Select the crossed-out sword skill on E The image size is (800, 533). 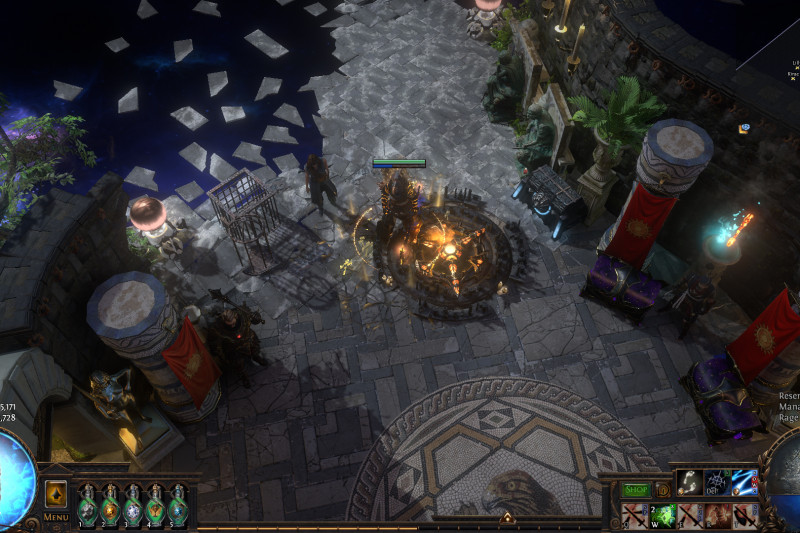point(689,516)
